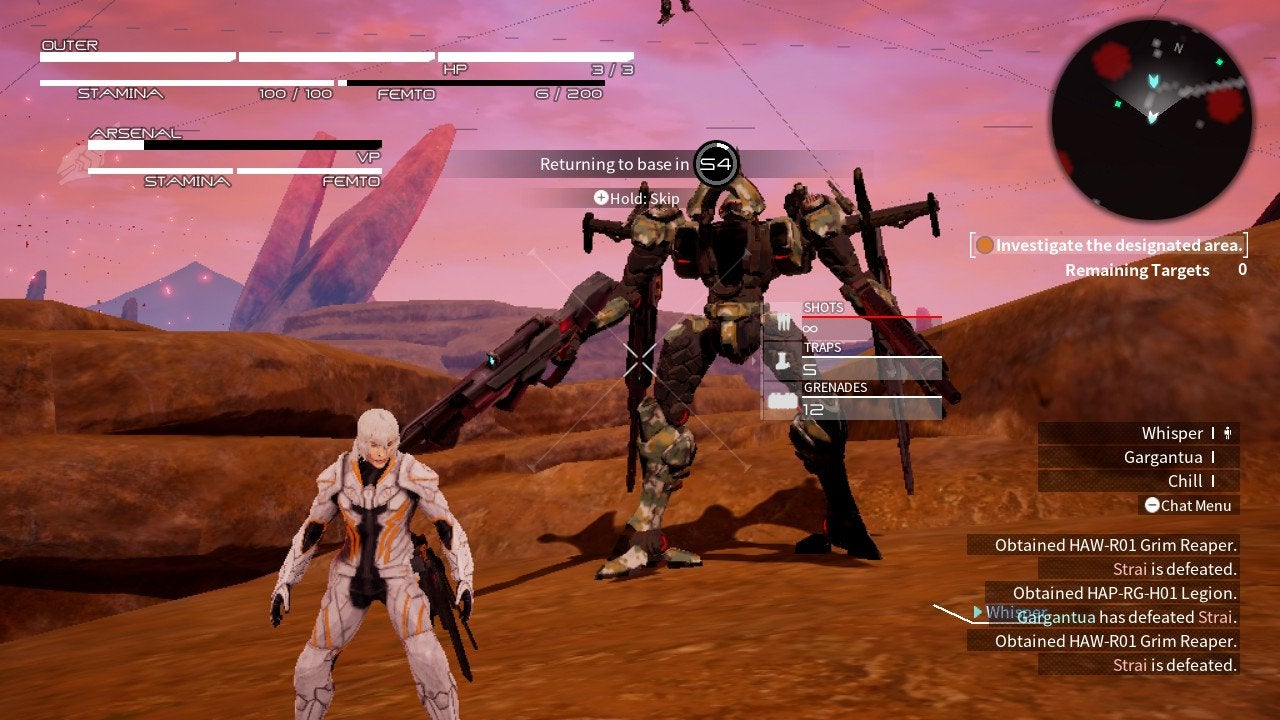
Task: Toggle Gargantua's status bar
Action: (1212, 457)
